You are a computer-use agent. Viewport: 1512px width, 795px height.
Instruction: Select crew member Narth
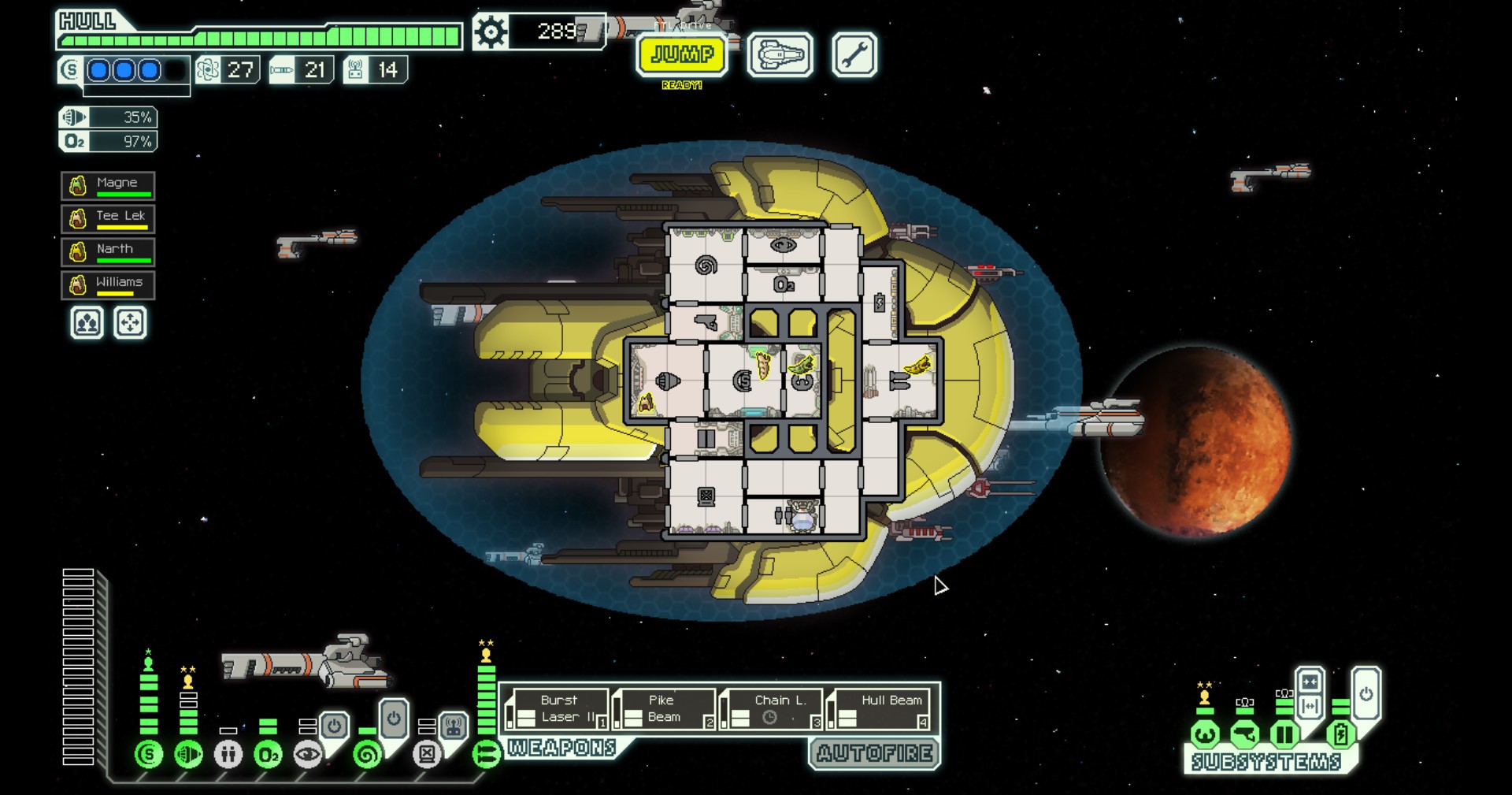[x=108, y=252]
